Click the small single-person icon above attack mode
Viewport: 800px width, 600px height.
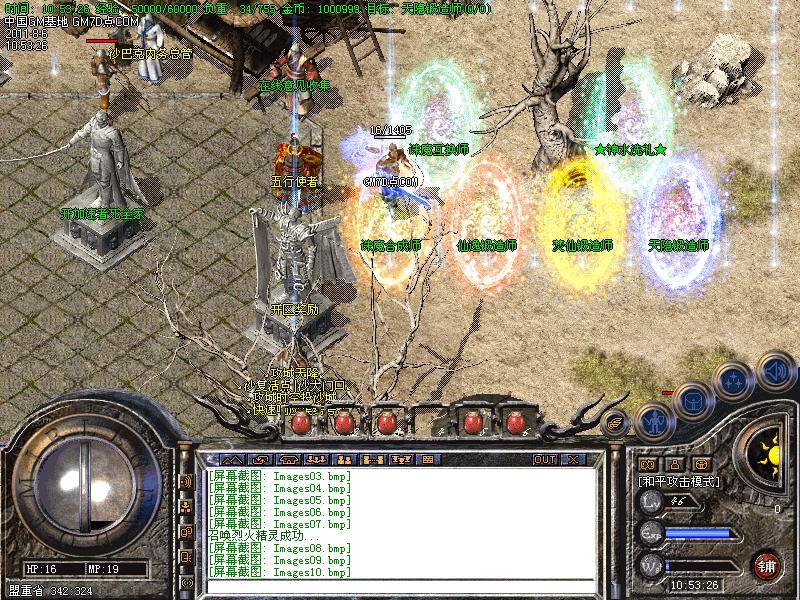pyautogui.click(x=675, y=464)
